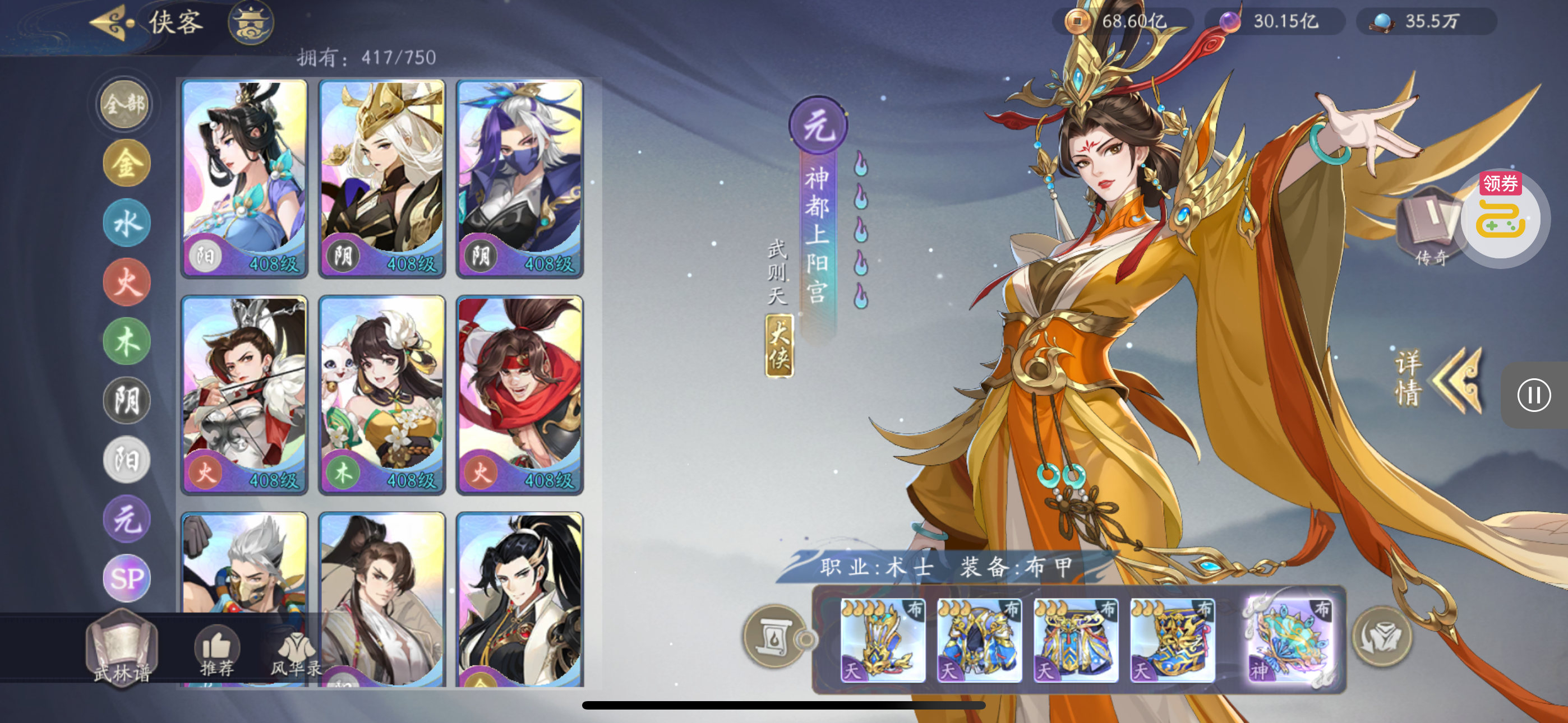Inspect the 神 grade fan equipment slot
This screenshot has height=723, width=1568.
(x=1290, y=639)
